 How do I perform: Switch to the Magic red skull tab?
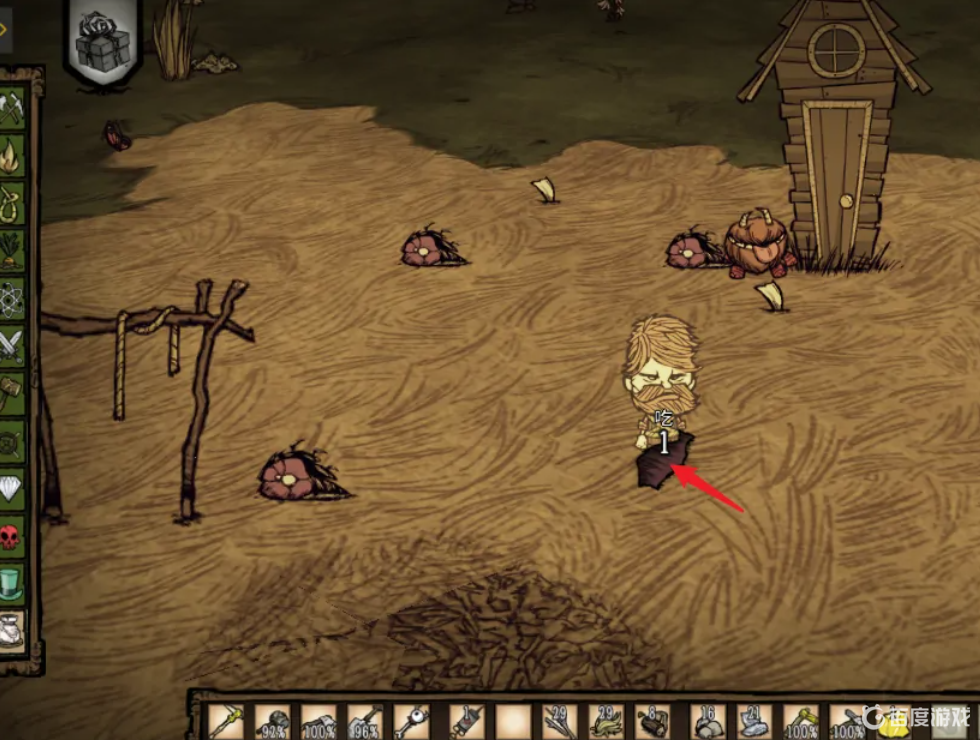[x=11, y=533]
